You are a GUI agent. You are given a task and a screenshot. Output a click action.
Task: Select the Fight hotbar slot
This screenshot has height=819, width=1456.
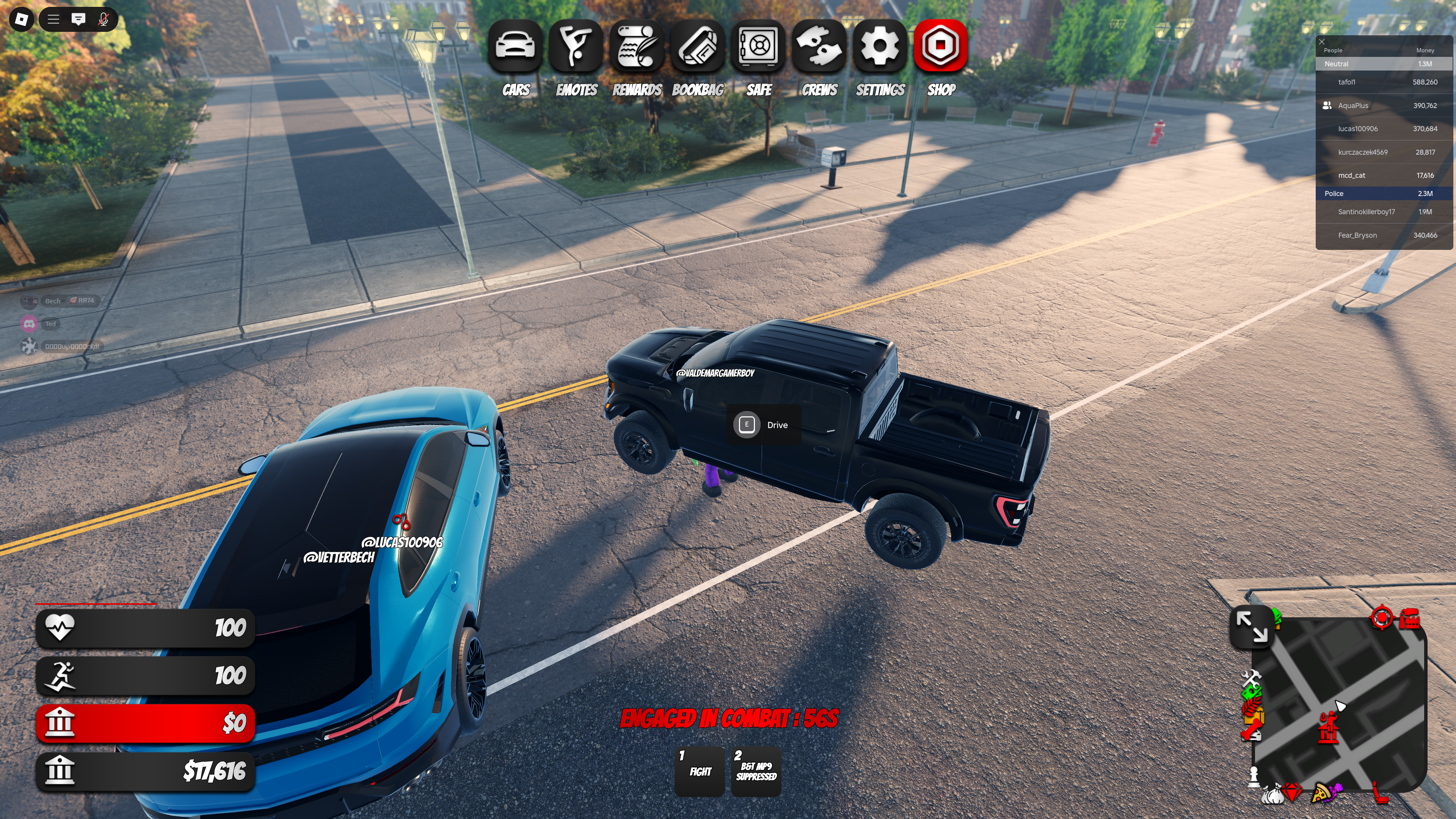700,771
